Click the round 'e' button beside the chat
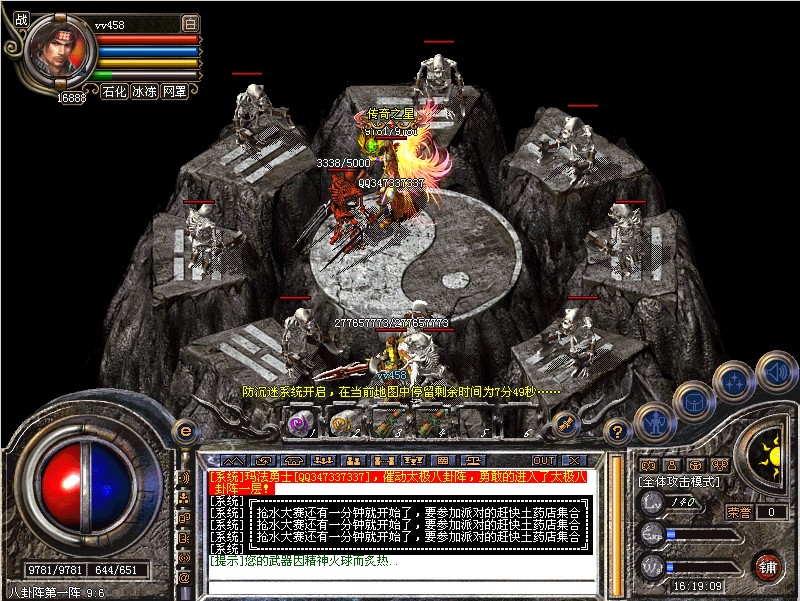Image resolution: width=800 pixels, height=601 pixels. click(184, 432)
